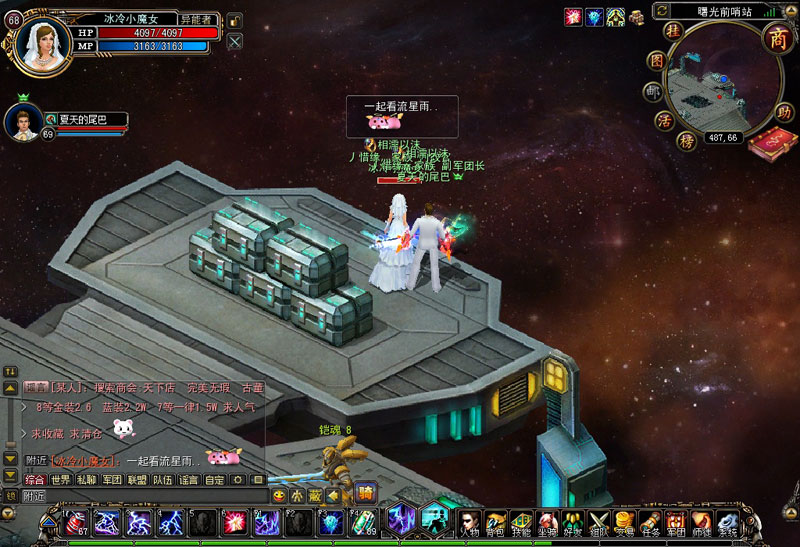The height and width of the screenshot is (547, 800).
Task: Open the 技能 skills window
Action: pos(521,522)
